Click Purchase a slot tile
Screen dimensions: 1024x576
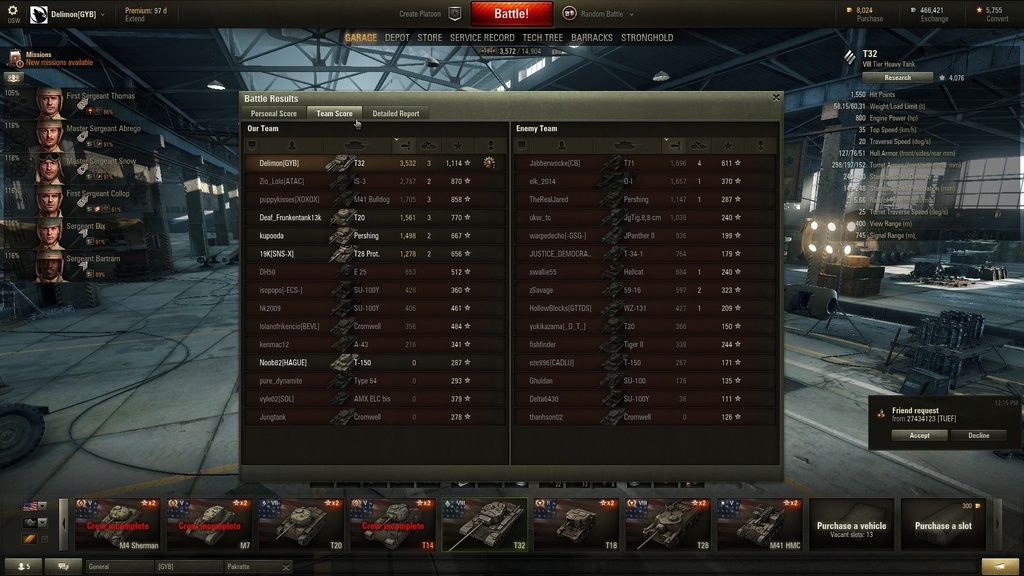pyautogui.click(x=943, y=525)
